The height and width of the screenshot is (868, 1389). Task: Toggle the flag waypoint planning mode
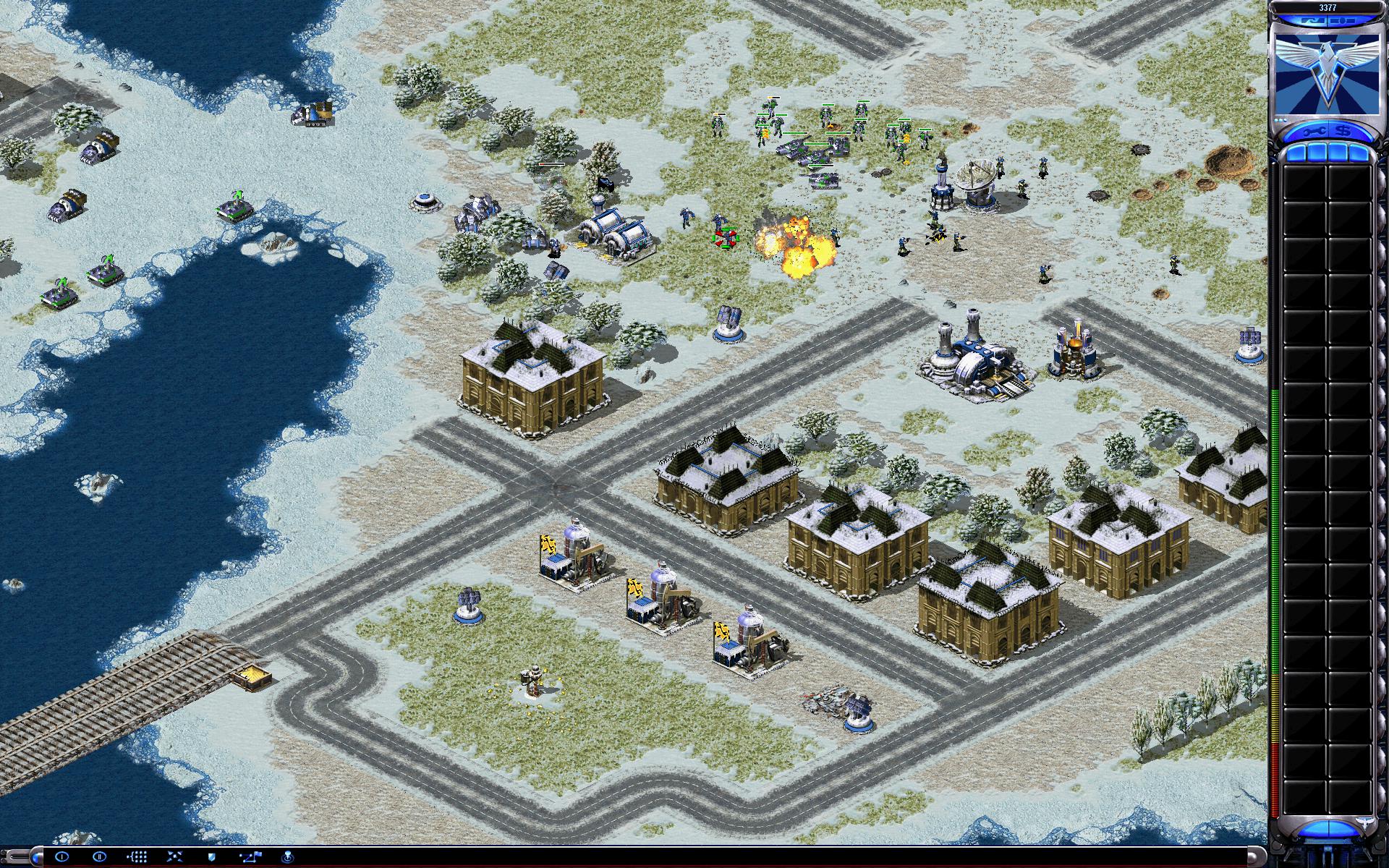[x=250, y=856]
